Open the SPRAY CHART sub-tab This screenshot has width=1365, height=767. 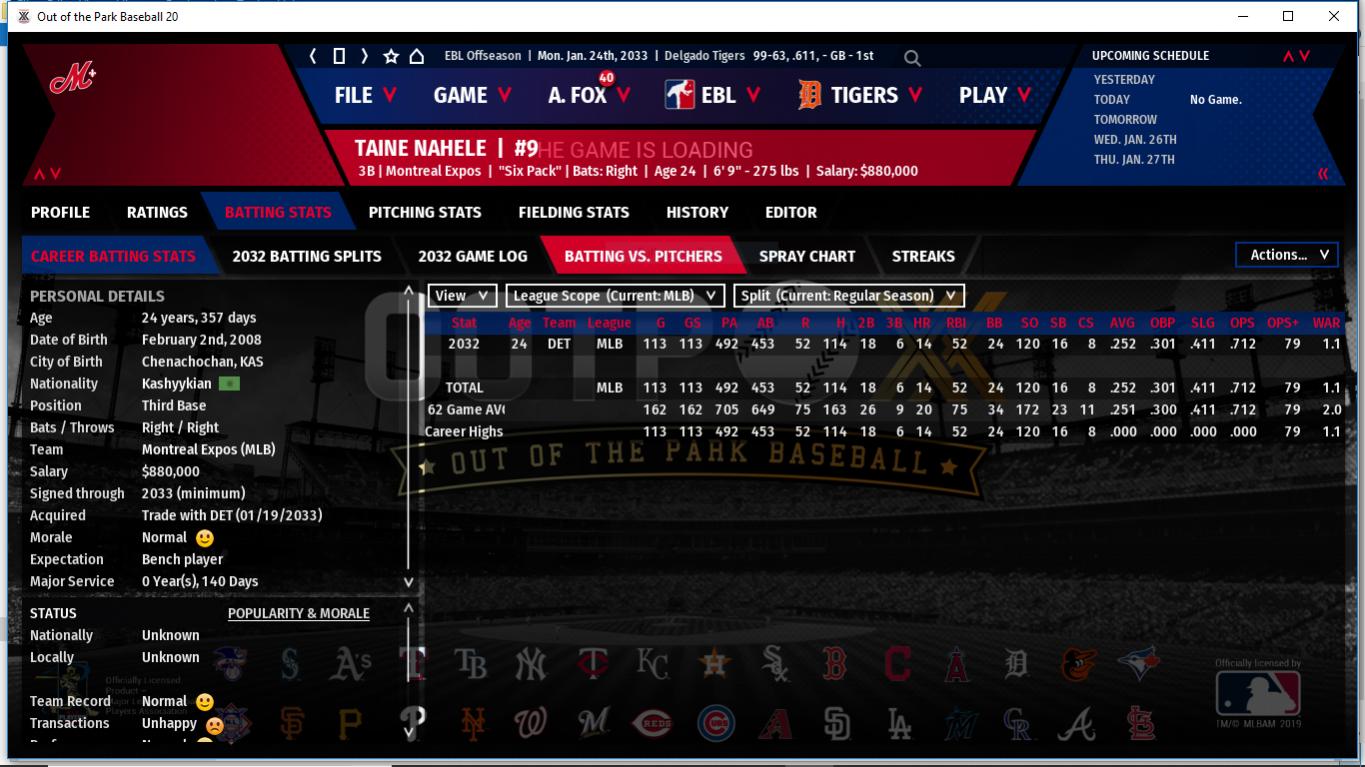(807, 256)
